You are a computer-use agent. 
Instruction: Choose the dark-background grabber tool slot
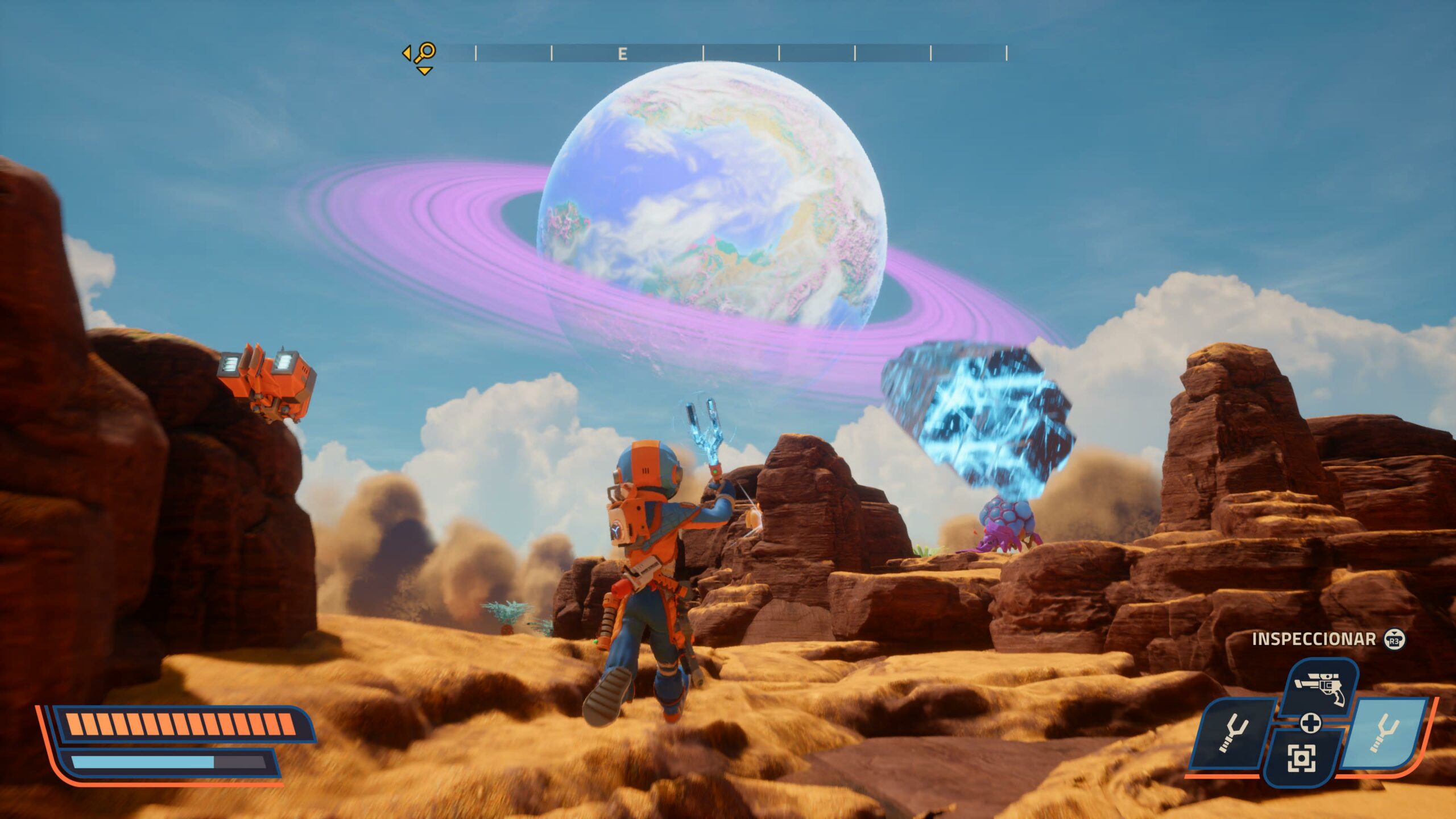pyautogui.click(x=1232, y=734)
